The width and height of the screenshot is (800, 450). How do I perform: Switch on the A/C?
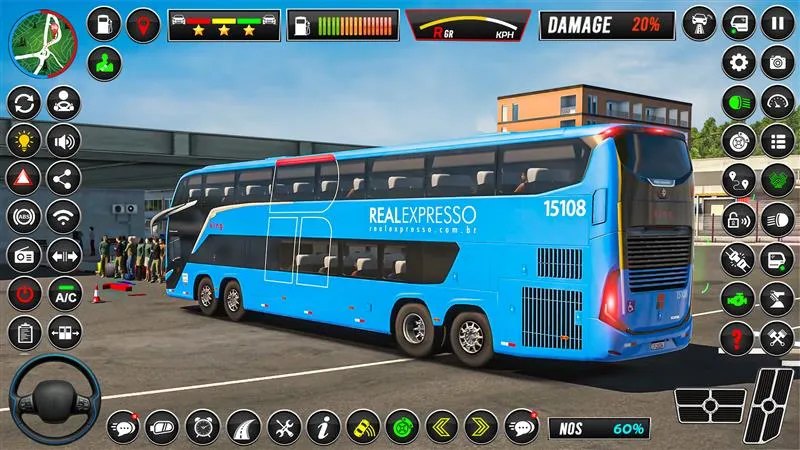64,294
